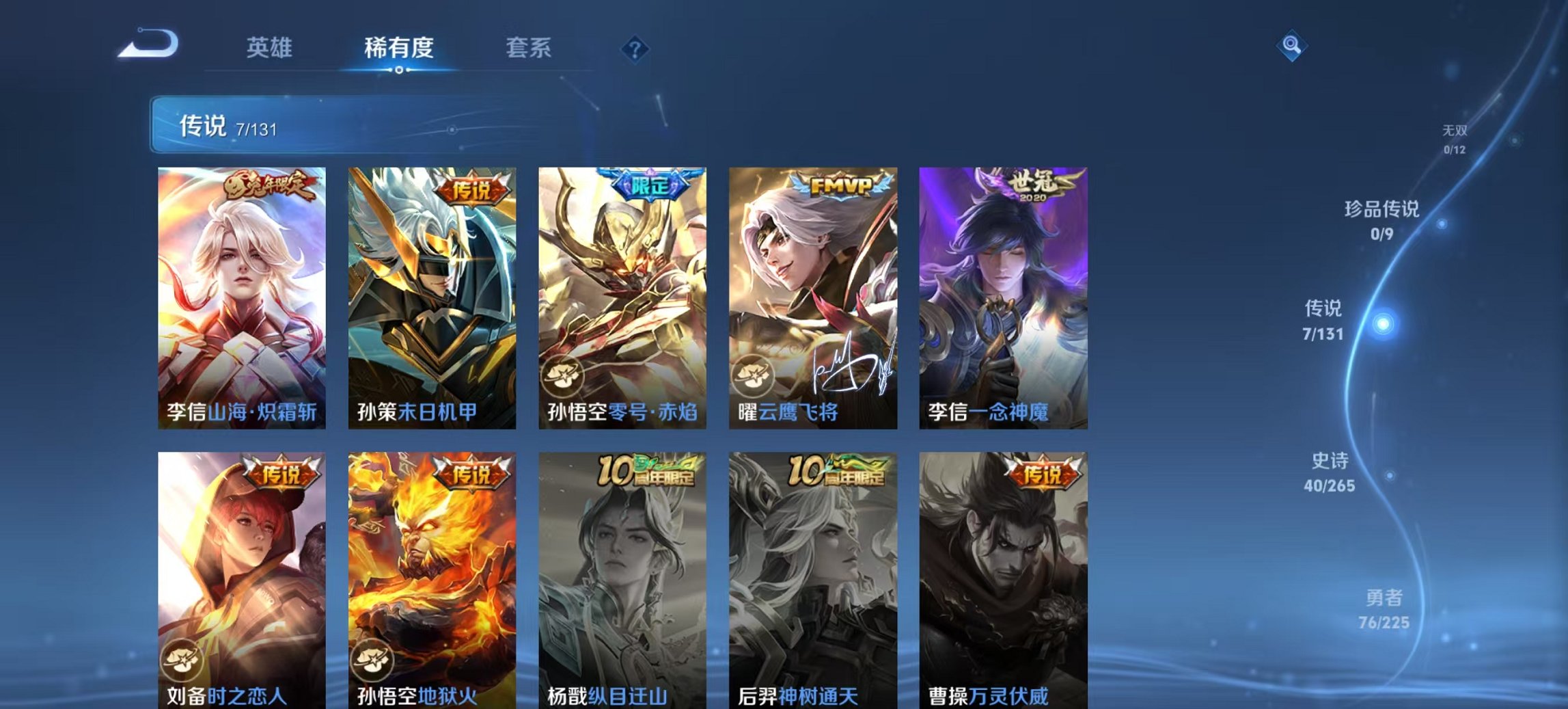Open the 曹操万灵伏威 skin

tap(1002, 581)
